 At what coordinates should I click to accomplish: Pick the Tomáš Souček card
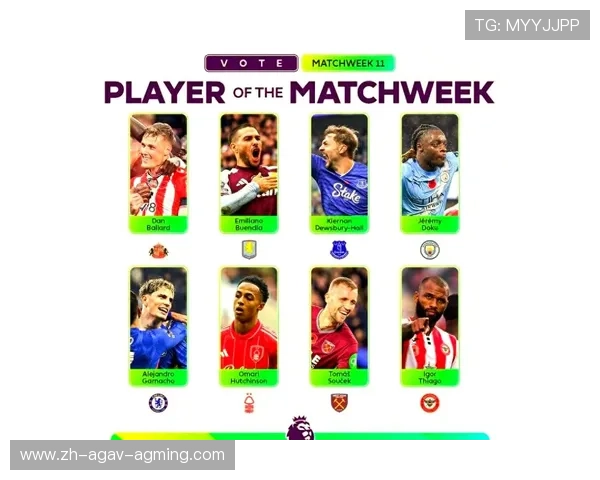tap(339, 327)
